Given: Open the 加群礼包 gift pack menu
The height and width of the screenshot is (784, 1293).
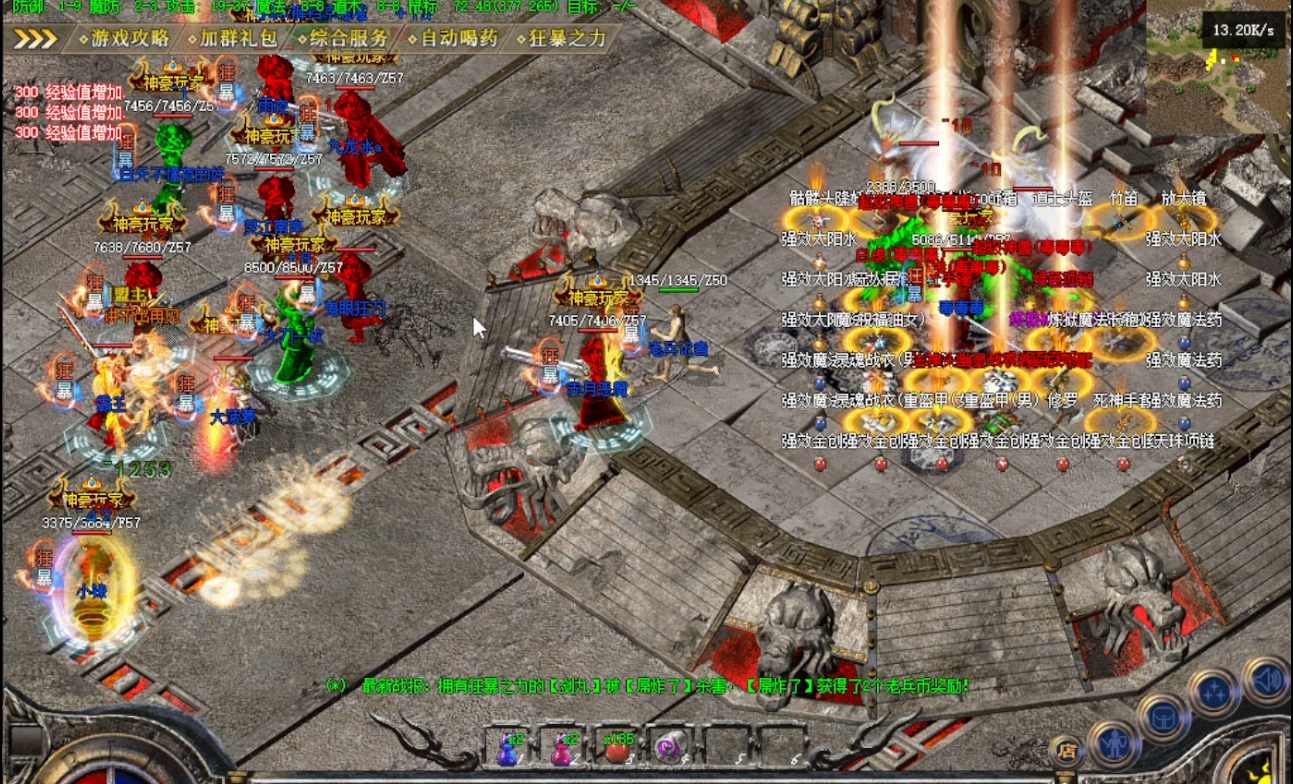Looking at the screenshot, I should (238, 39).
